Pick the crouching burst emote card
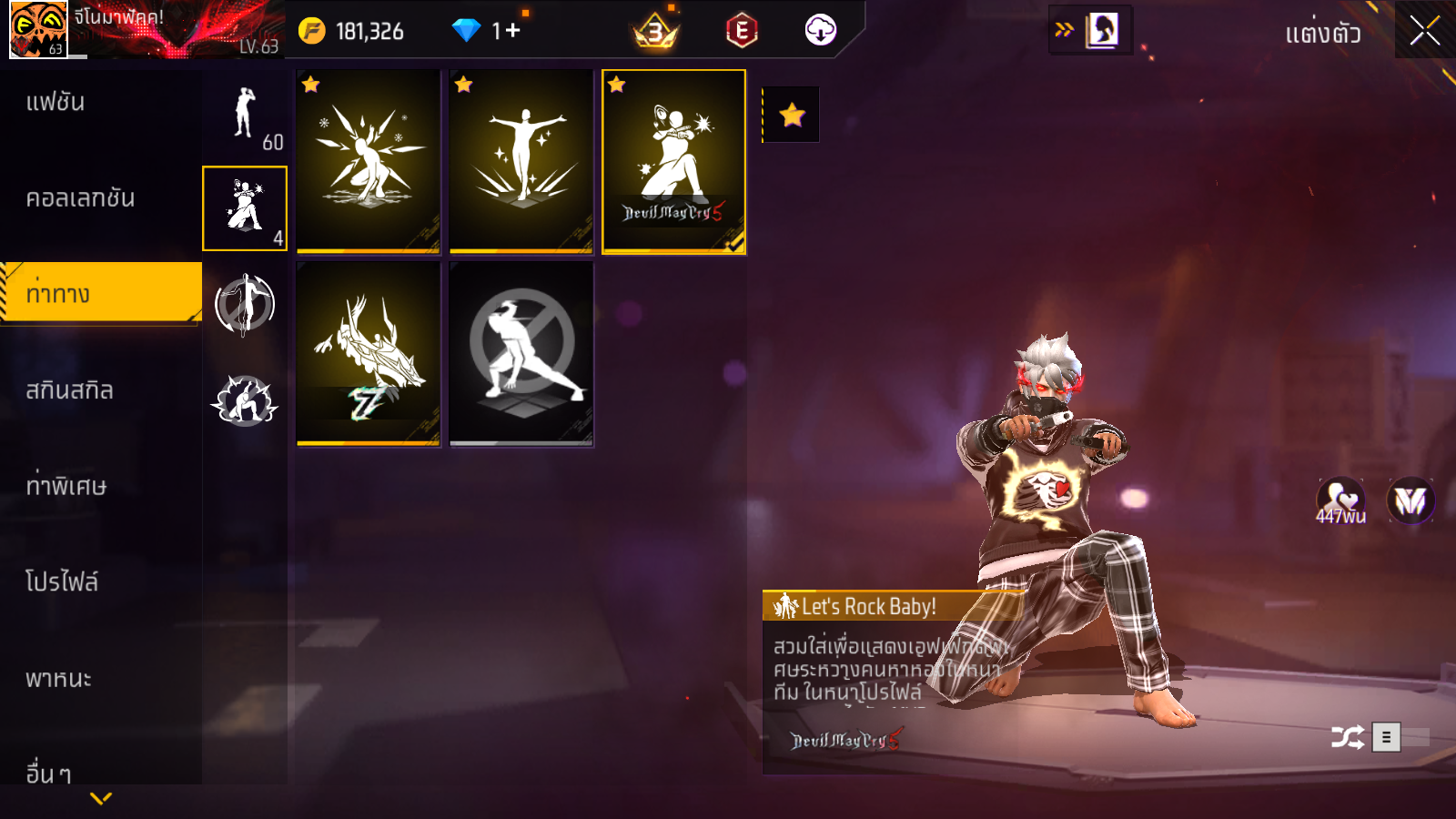Viewport: 1456px width, 819px height. click(x=368, y=161)
